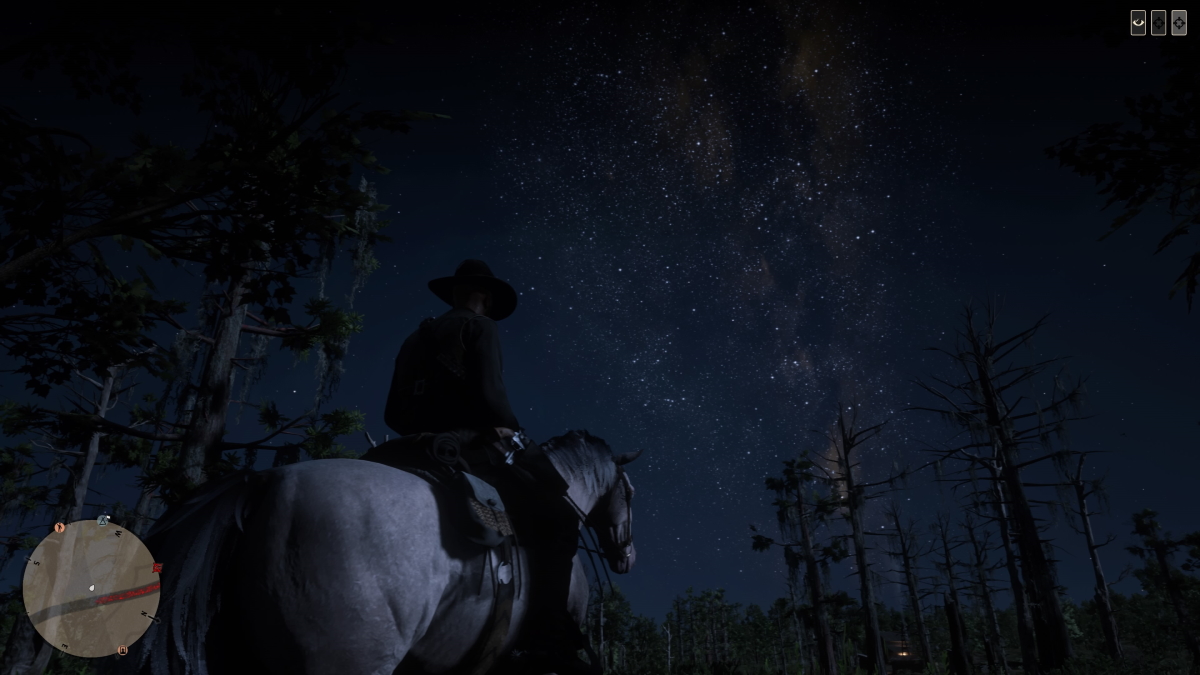Image resolution: width=1200 pixels, height=675 pixels.
Task: Click the orange doorway marker on minimap
Action: 123,650
